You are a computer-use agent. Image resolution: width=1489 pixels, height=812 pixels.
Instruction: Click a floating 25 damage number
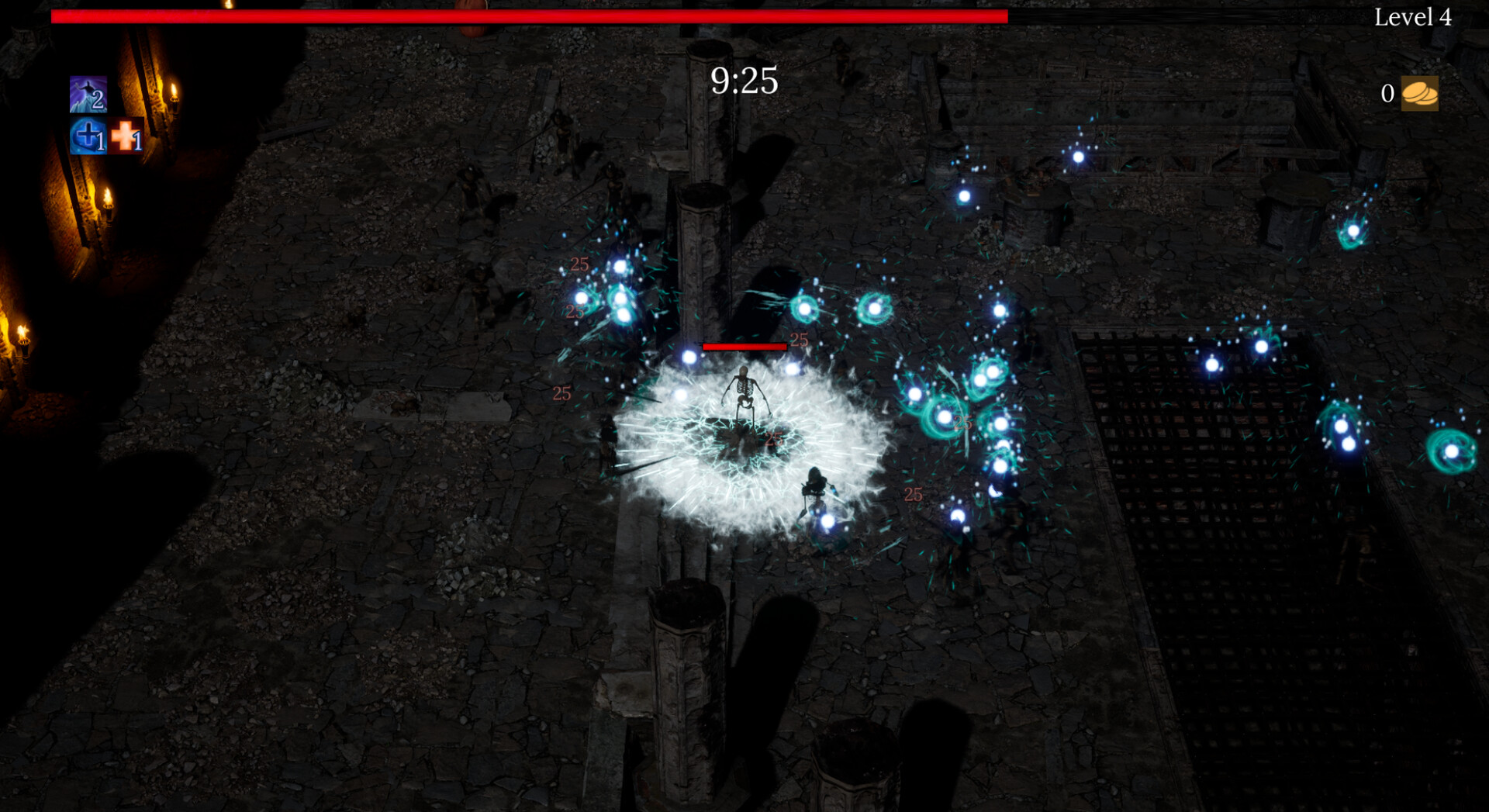pyautogui.click(x=578, y=264)
